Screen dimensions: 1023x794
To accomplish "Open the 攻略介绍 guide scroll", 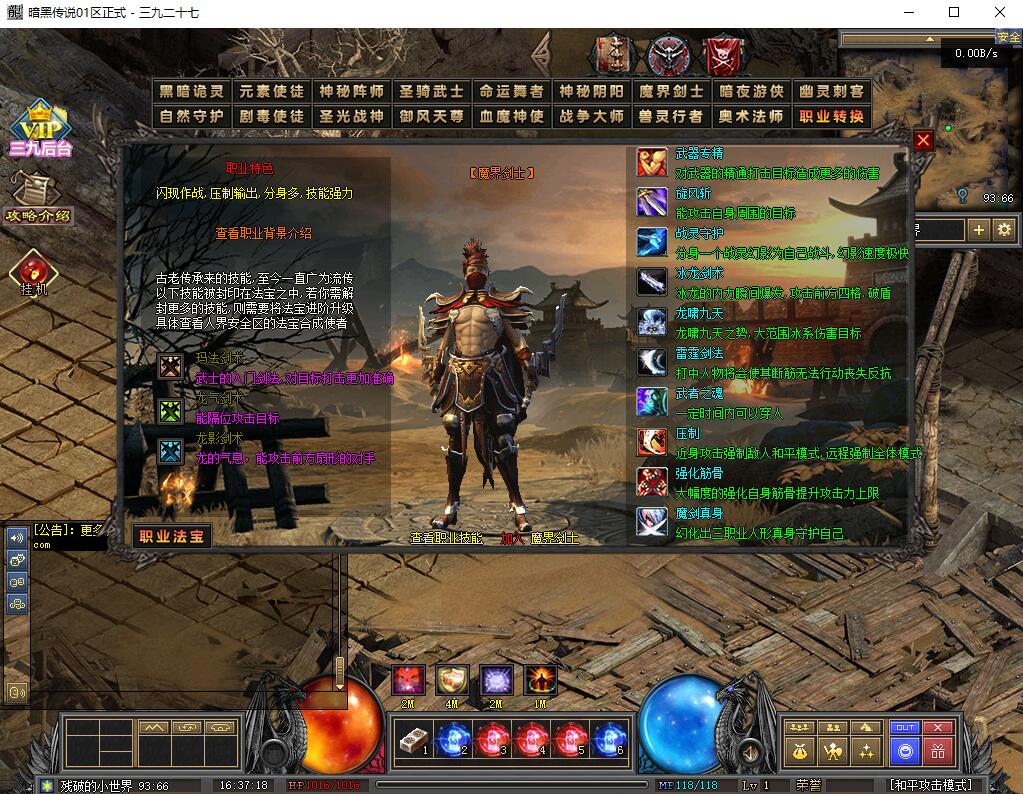I will coord(36,198).
